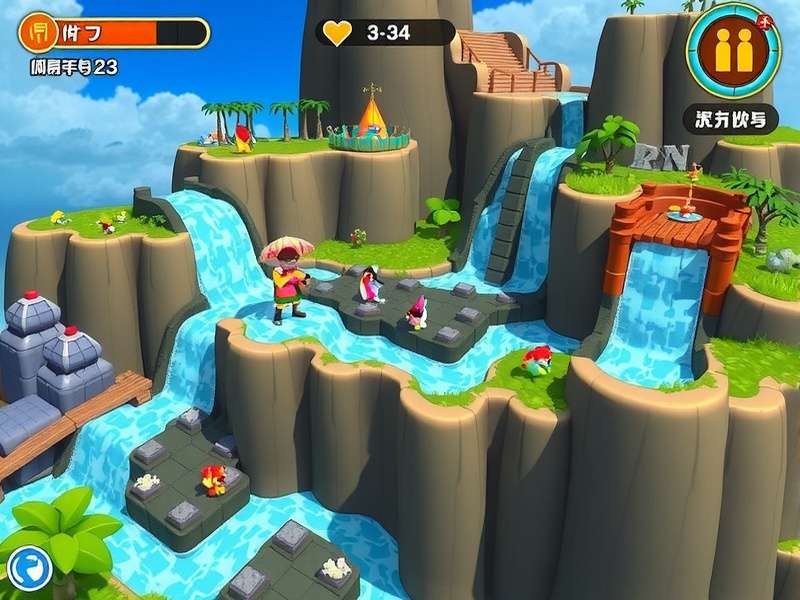Click the round two-figures icon

coord(734,50)
